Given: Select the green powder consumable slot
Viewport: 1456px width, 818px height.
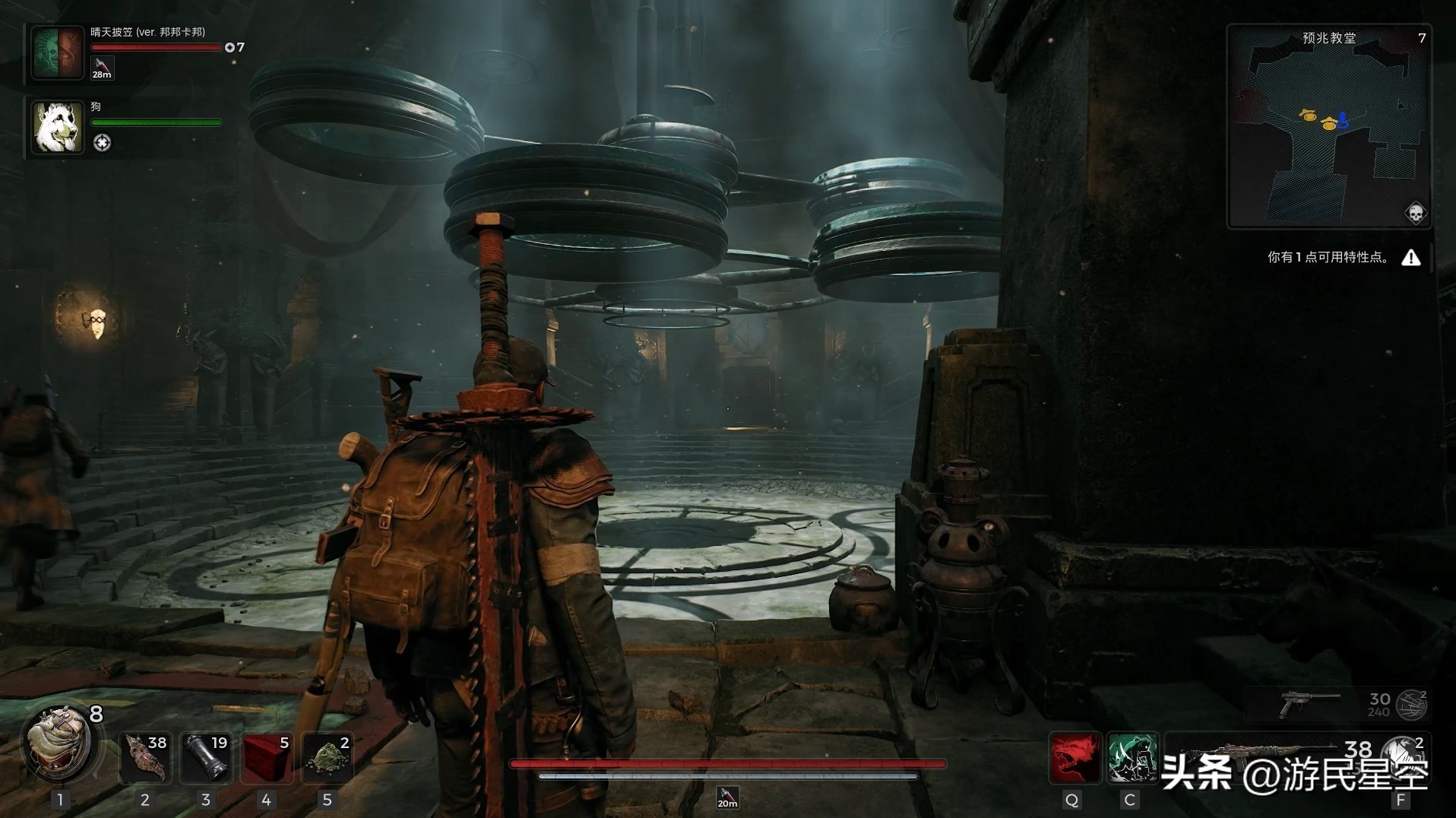Looking at the screenshot, I should [327, 757].
